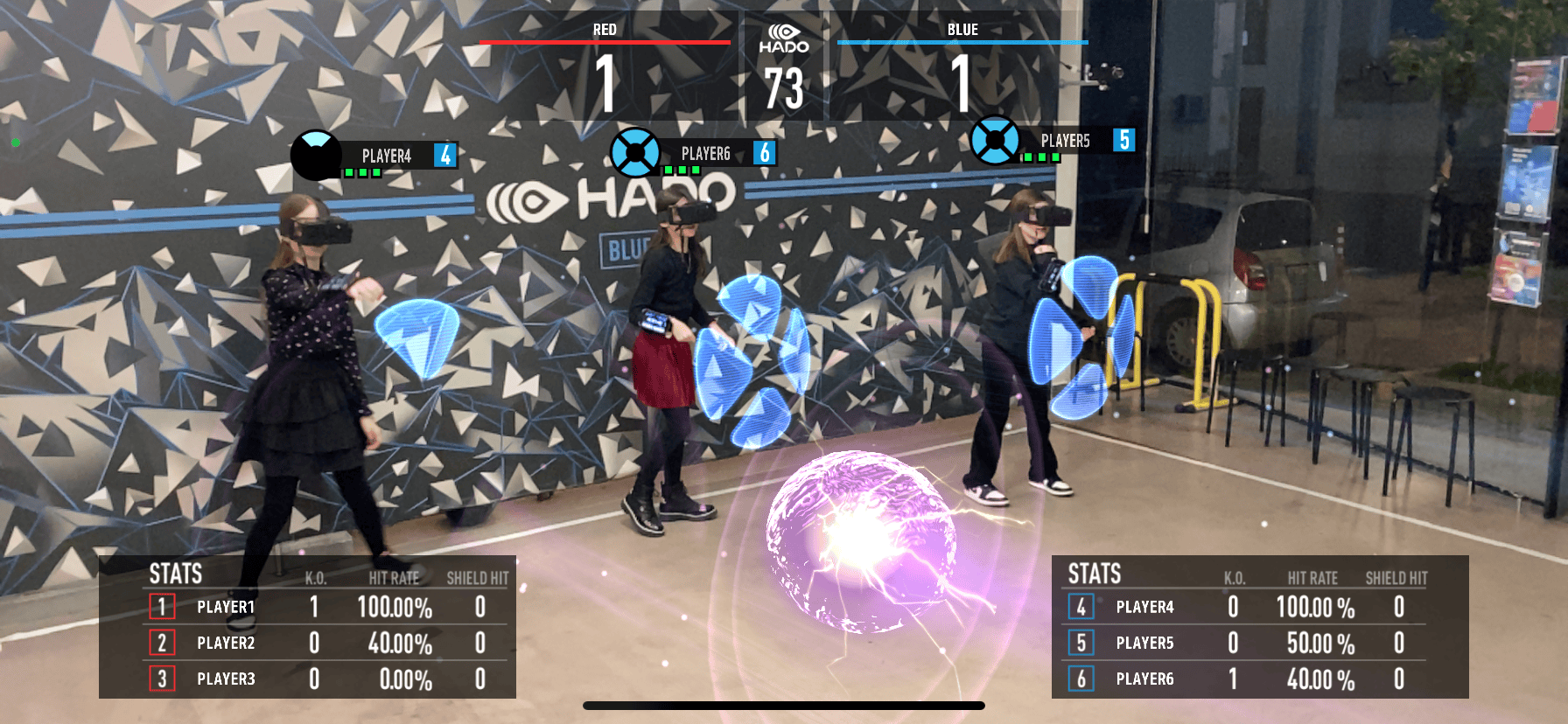Click the PLAYER4 name tag above the player
Viewport: 1568px width, 724px height.
pos(387,156)
